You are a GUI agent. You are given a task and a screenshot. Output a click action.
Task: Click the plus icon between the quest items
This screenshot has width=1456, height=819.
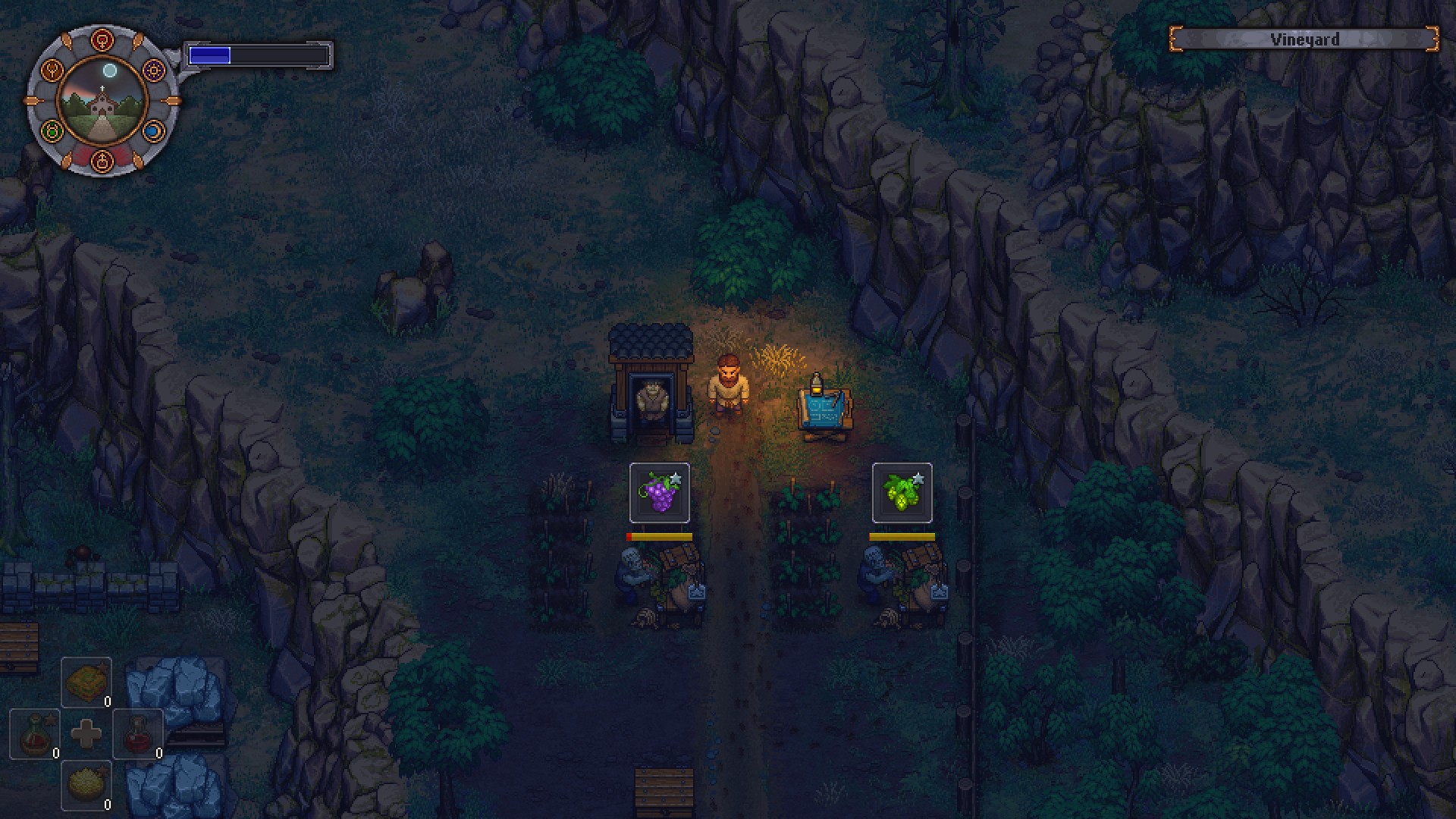86,733
